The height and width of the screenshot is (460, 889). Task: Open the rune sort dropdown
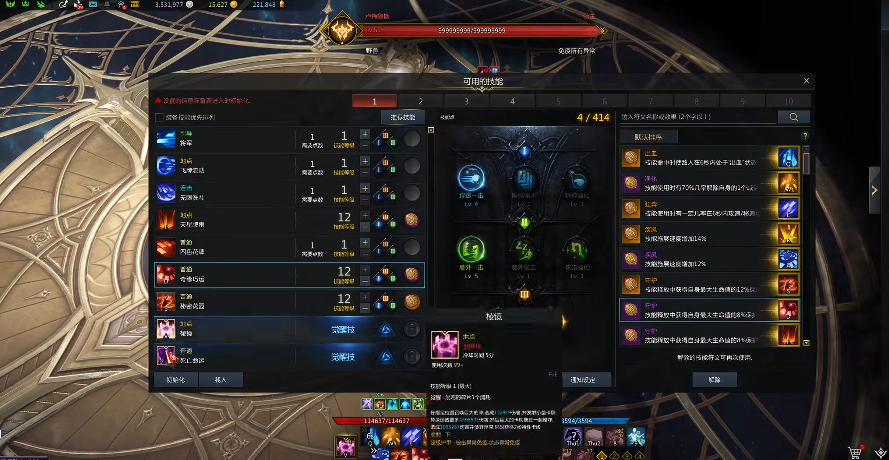coord(707,136)
